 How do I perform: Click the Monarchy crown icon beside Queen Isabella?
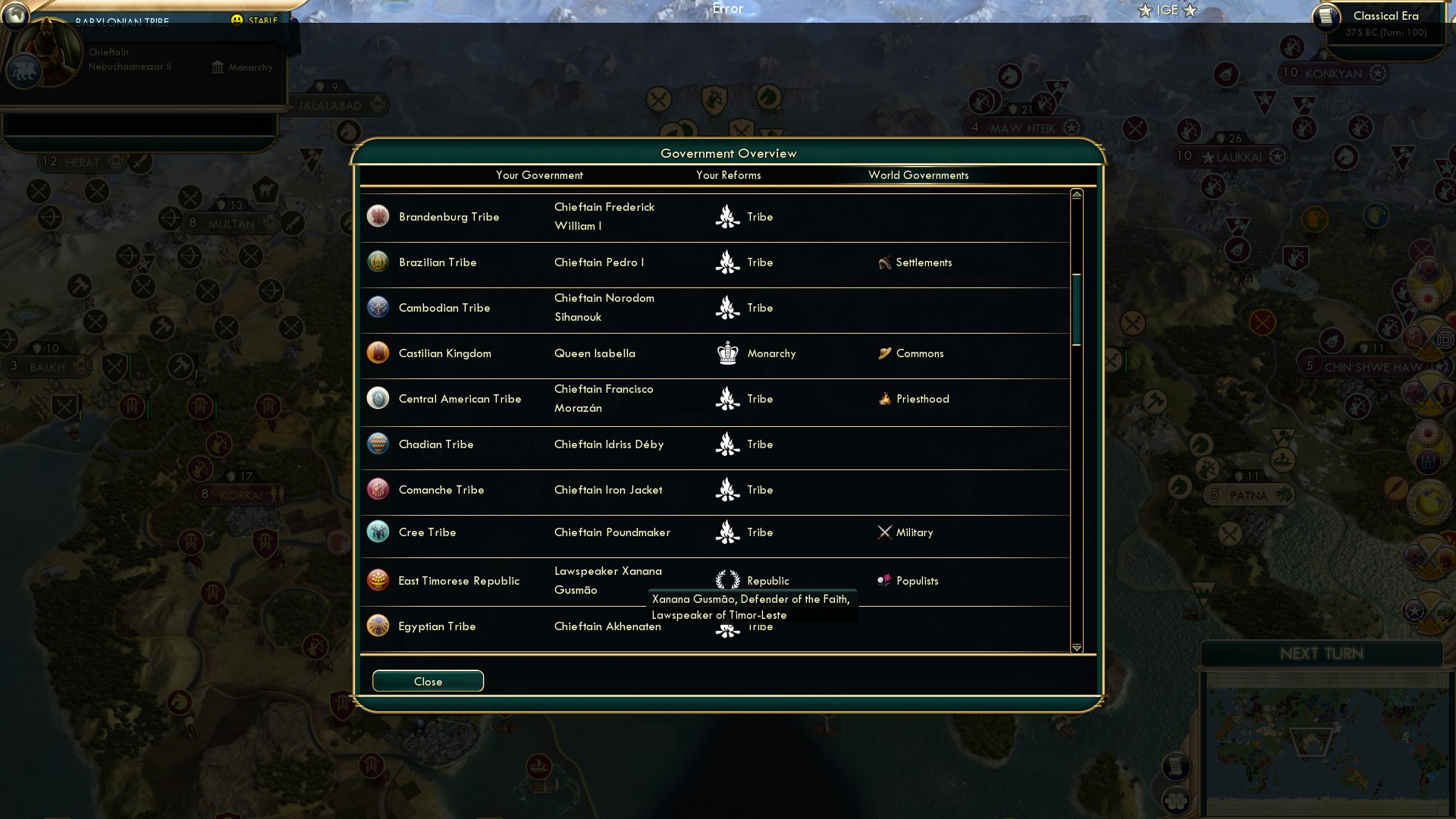[x=727, y=353]
